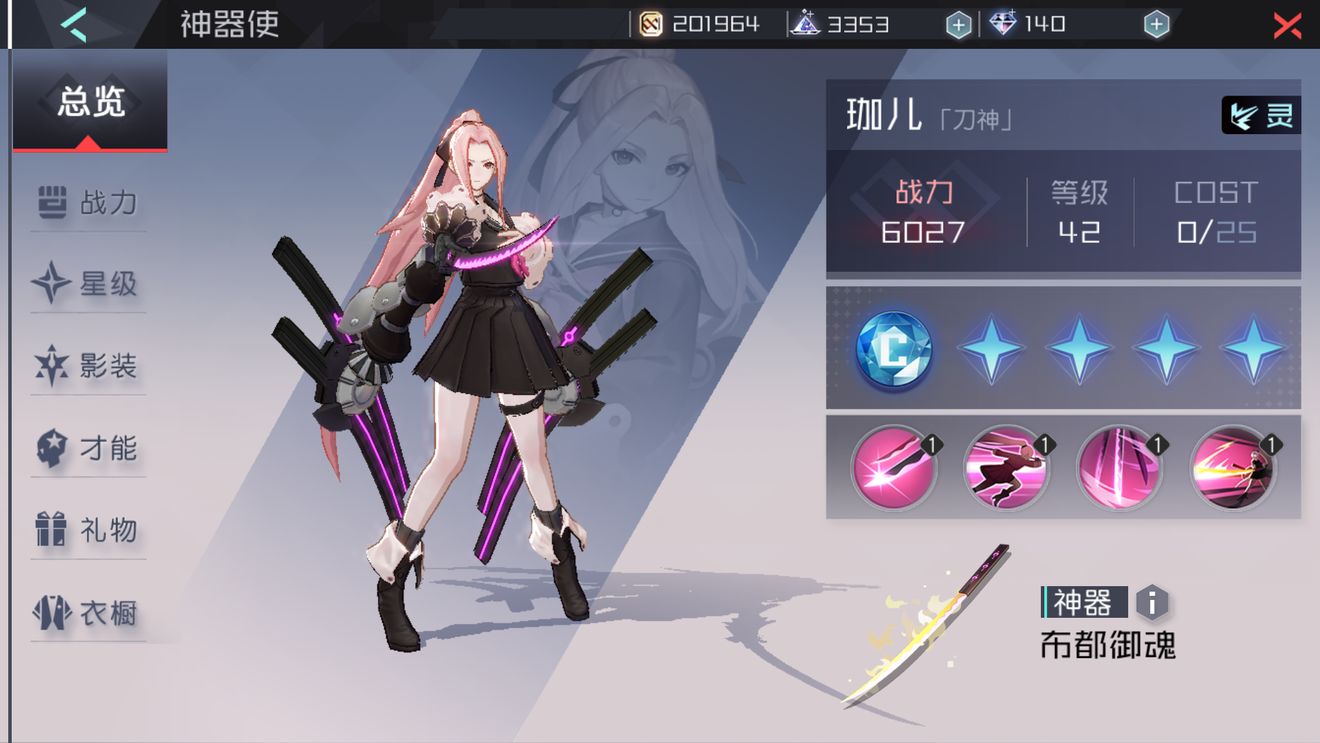Switch to the 才能 talent tab
The width and height of the screenshot is (1320, 743).
pos(88,449)
